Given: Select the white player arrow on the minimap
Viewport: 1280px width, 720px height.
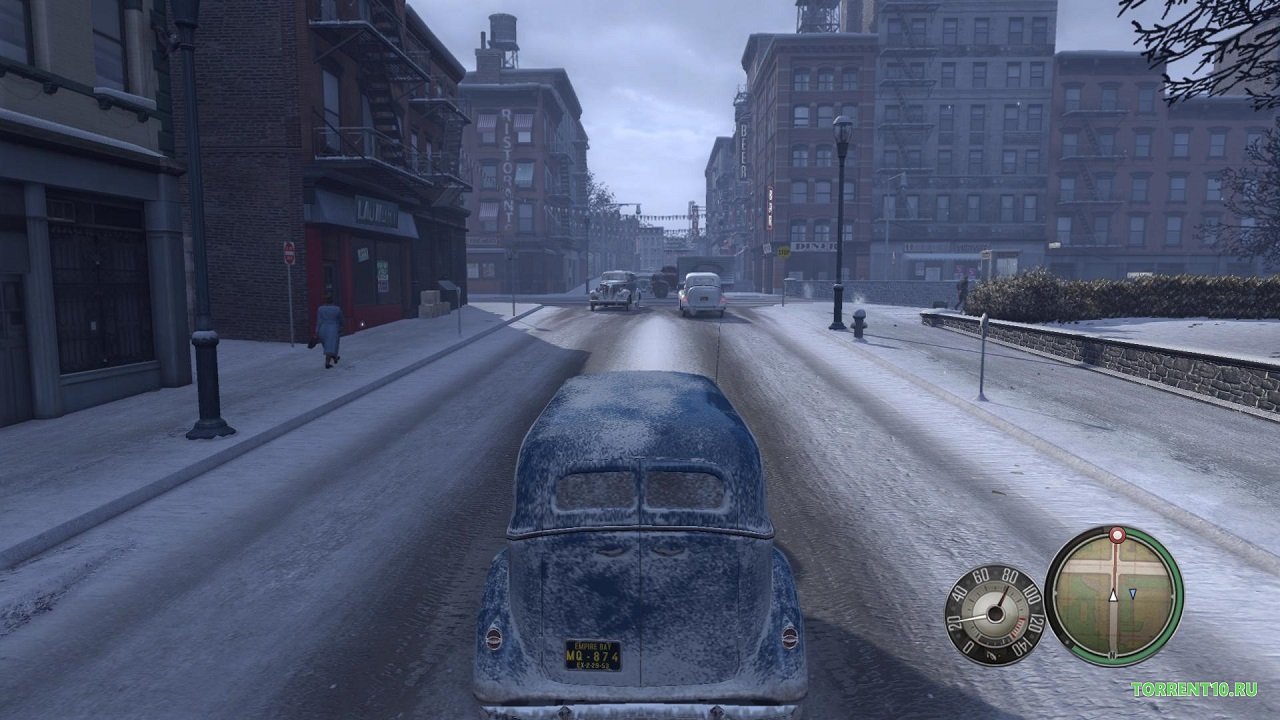Looking at the screenshot, I should pos(1112,595).
